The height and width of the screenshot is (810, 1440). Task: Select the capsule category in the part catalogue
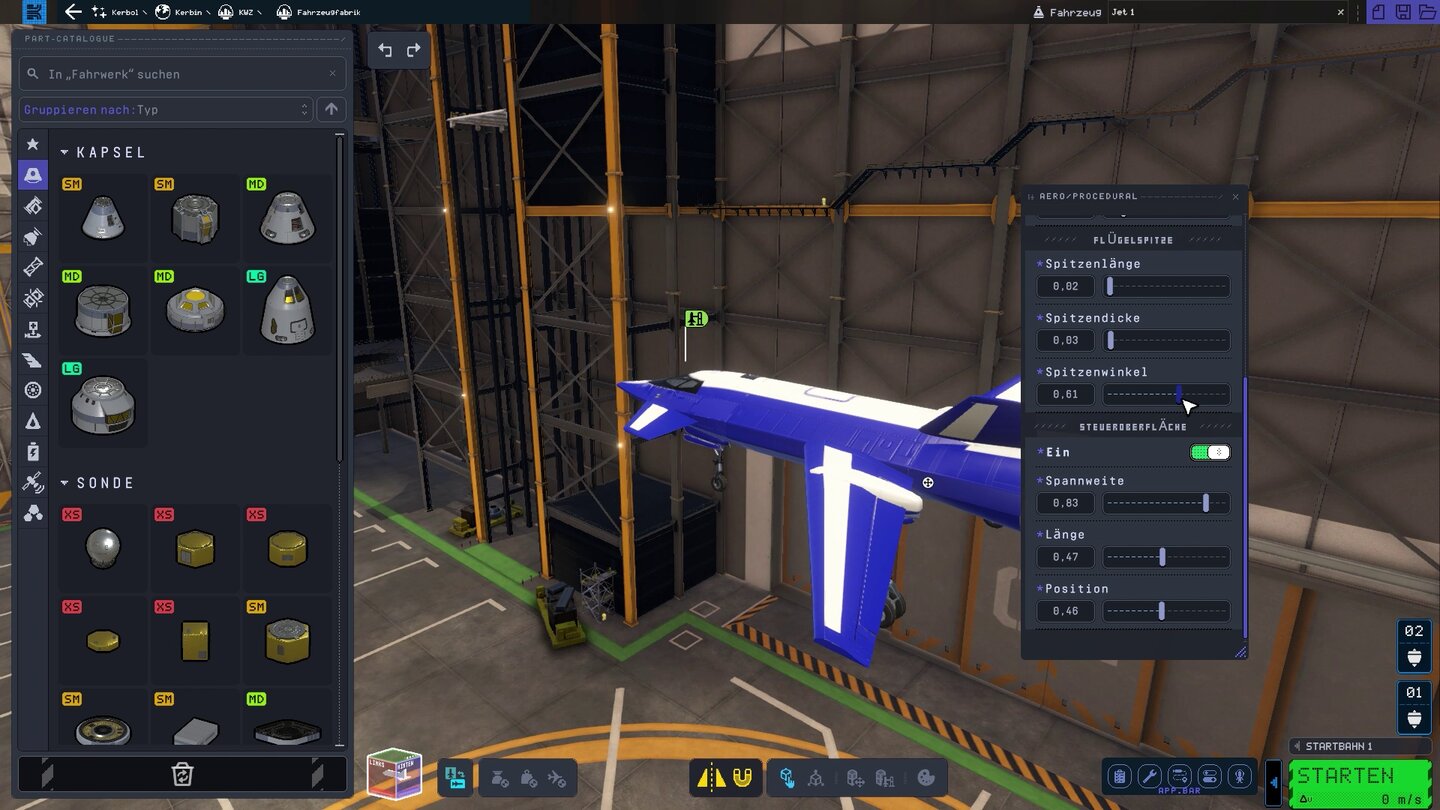pos(32,174)
